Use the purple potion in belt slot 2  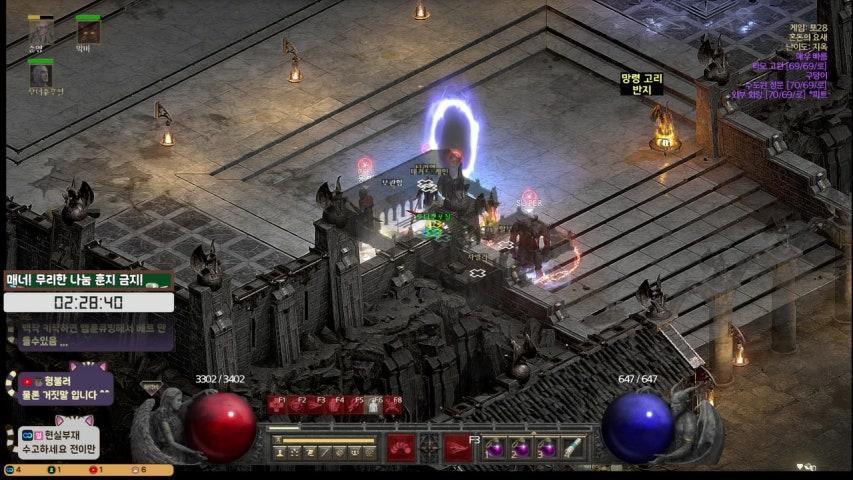pos(520,448)
